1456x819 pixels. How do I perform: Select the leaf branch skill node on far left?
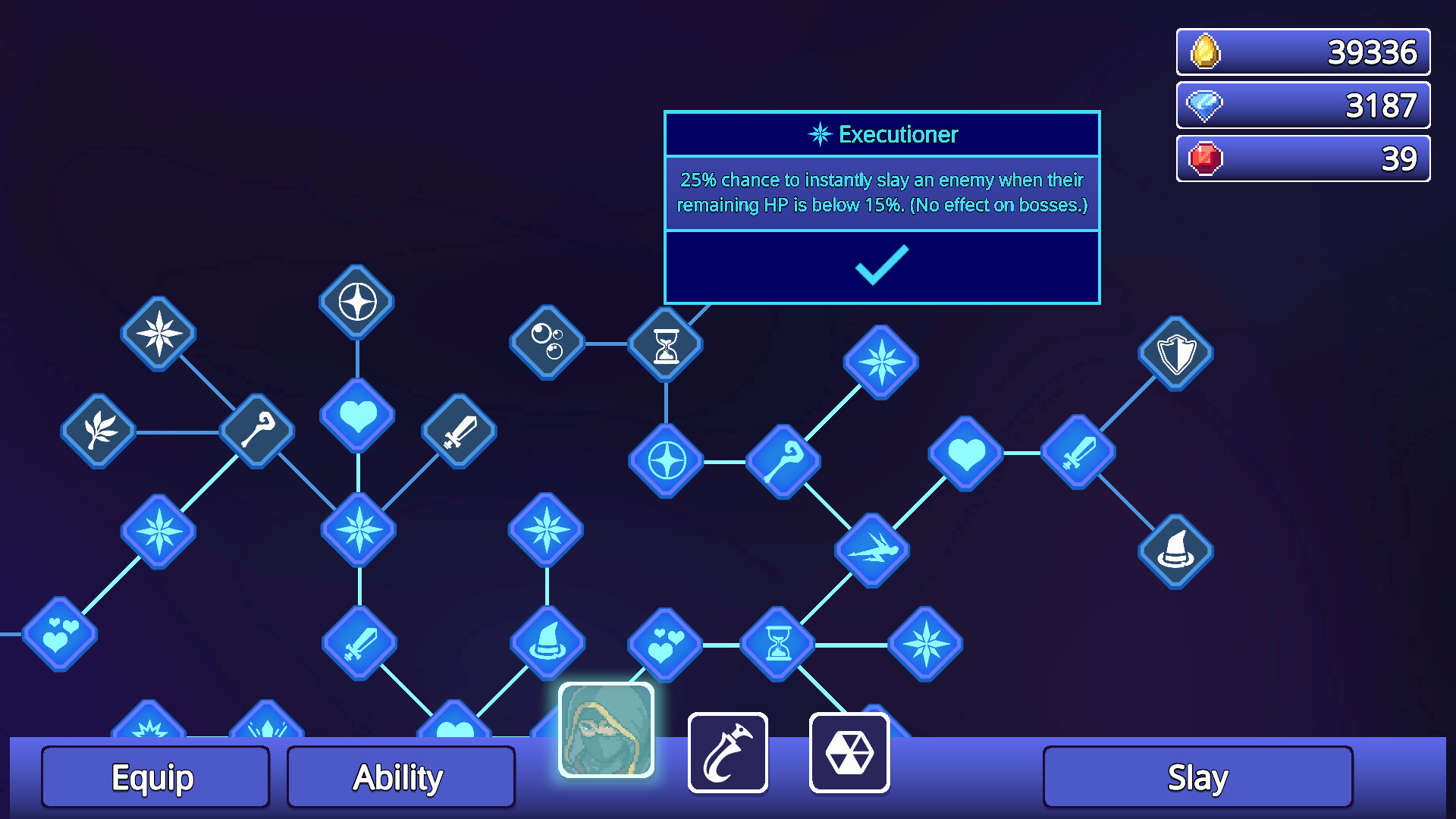pos(97,432)
